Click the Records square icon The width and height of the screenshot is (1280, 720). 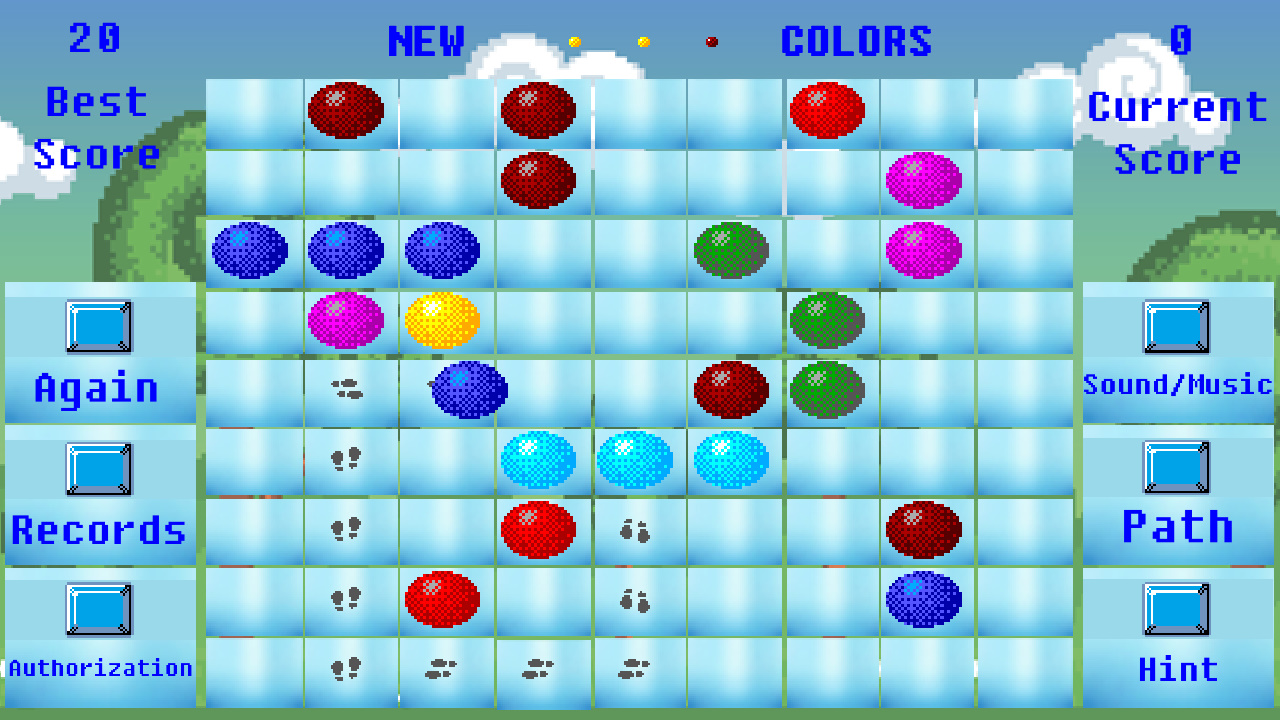click(99, 470)
